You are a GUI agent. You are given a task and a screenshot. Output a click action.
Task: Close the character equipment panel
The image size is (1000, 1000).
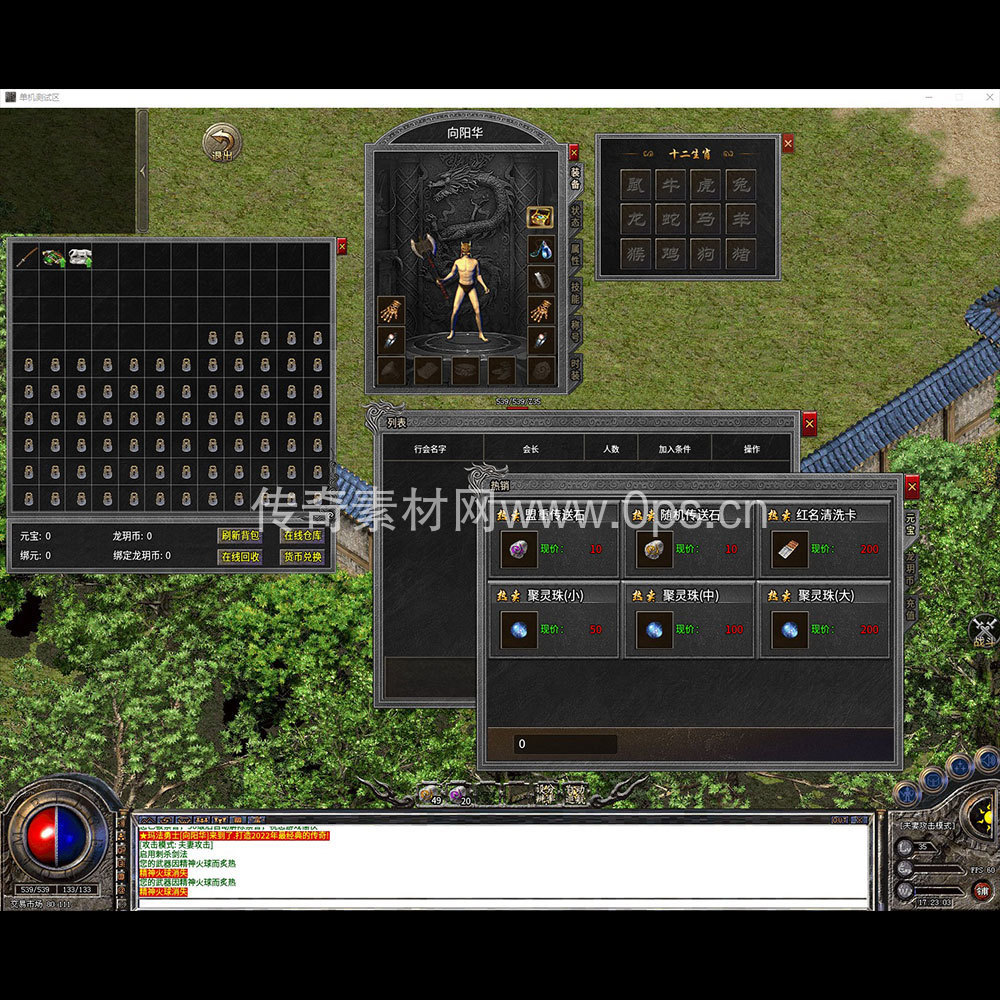573,152
